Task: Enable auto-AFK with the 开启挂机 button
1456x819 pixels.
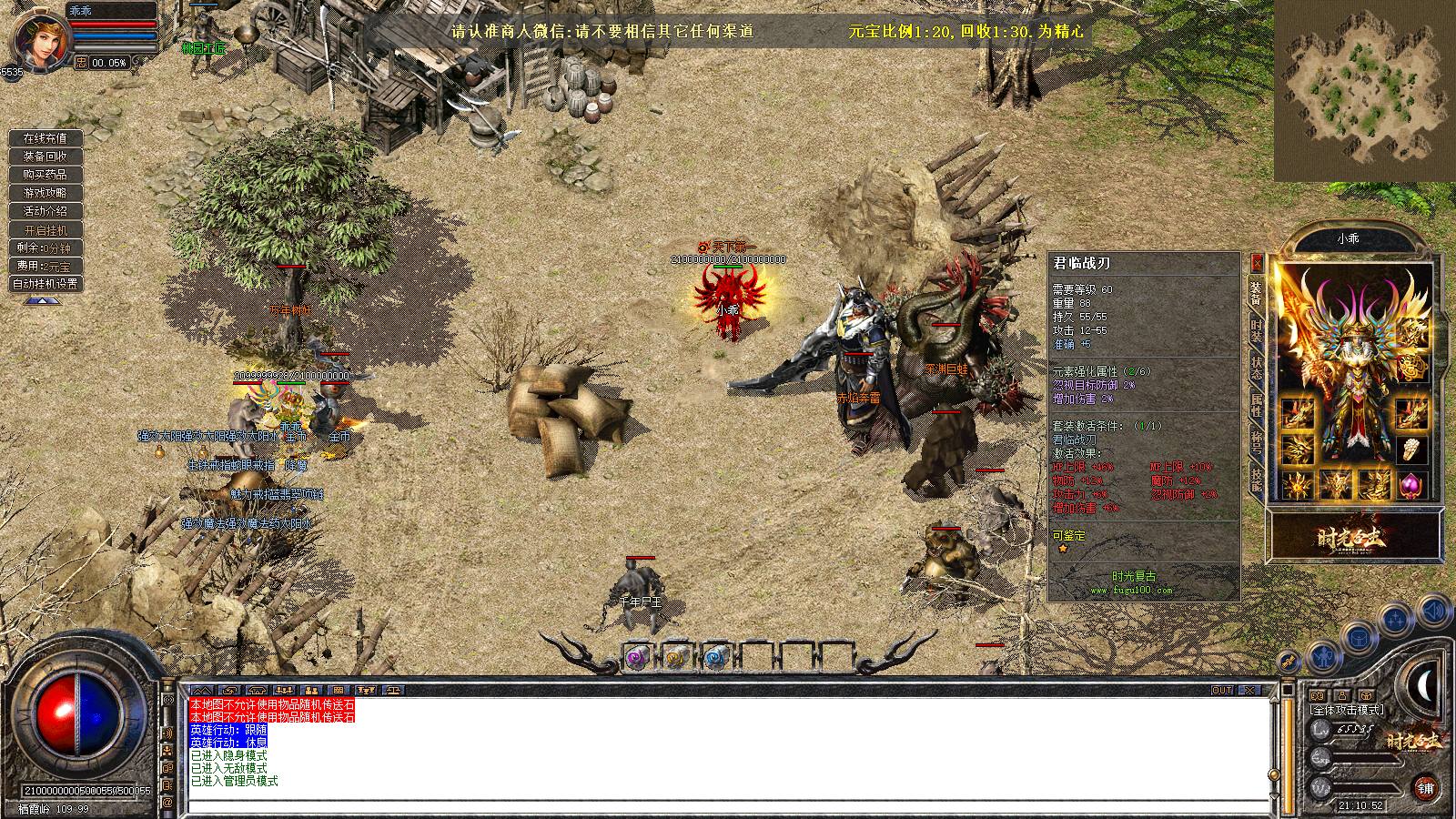Action: pyautogui.click(x=45, y=228)
